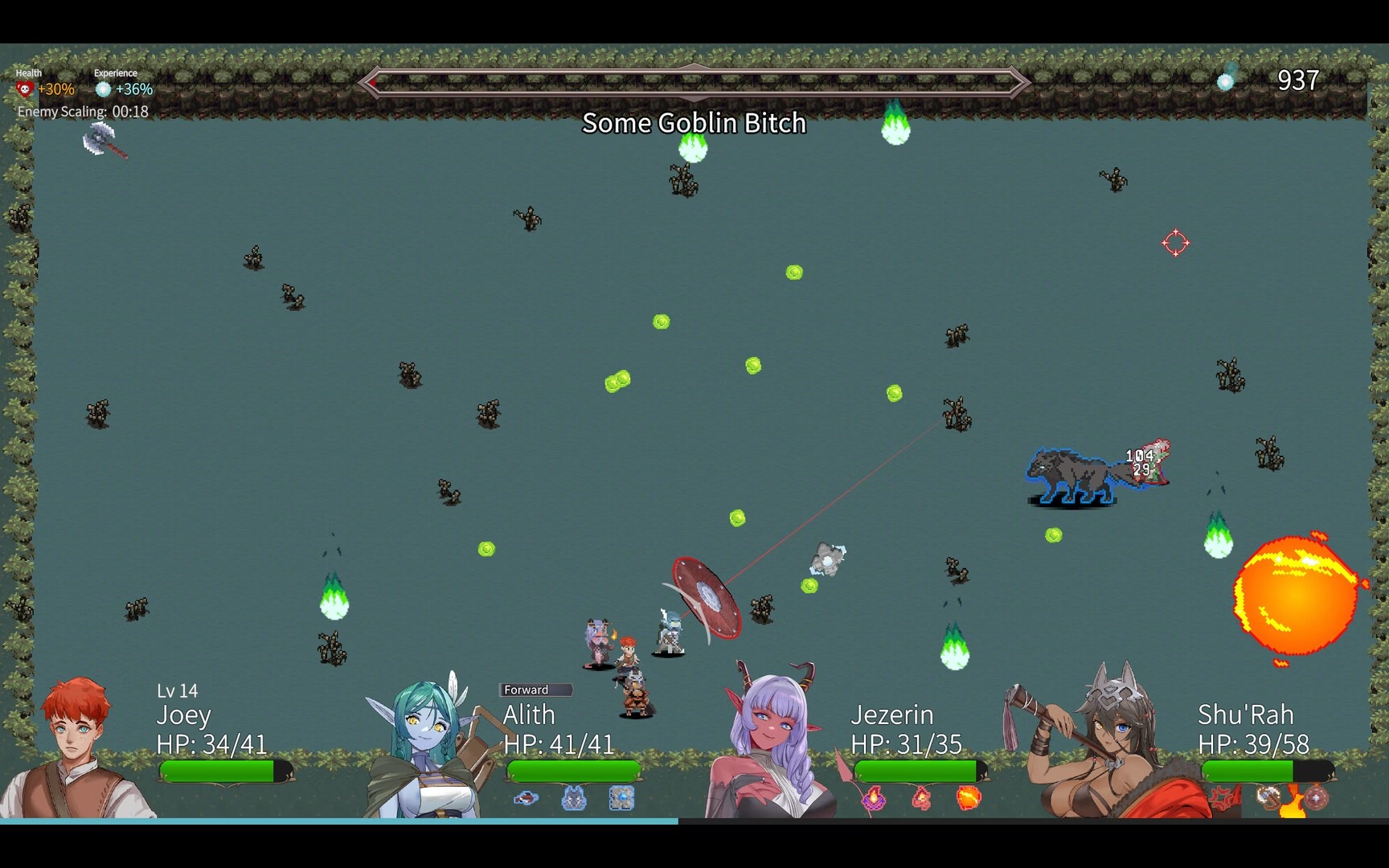Activate Shu'Rah's red burst ability
Image resolution: width=1389 pixels, height=868 pixels.
tap(1223, 798)
